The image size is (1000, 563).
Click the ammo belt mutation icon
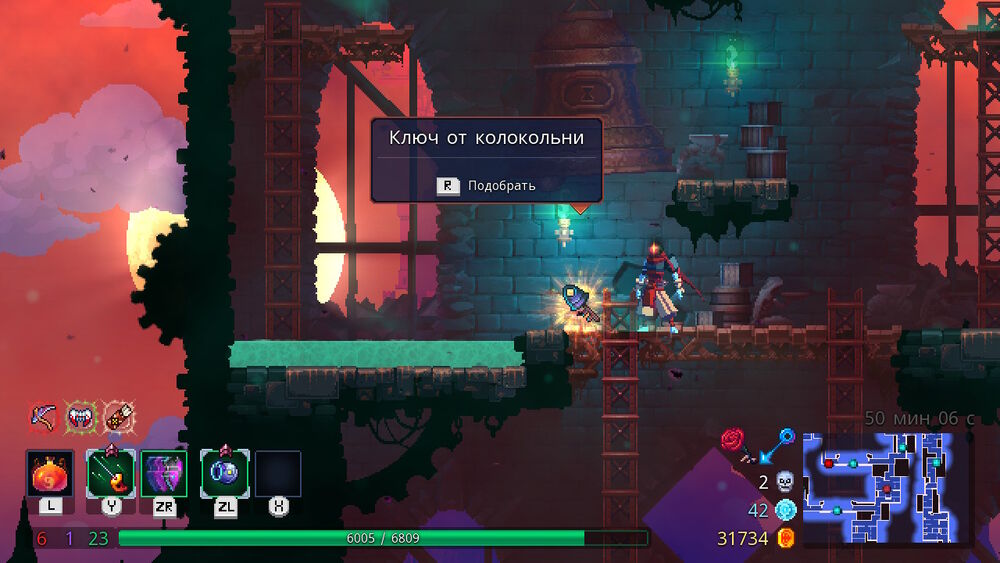[x=119, y=415]
